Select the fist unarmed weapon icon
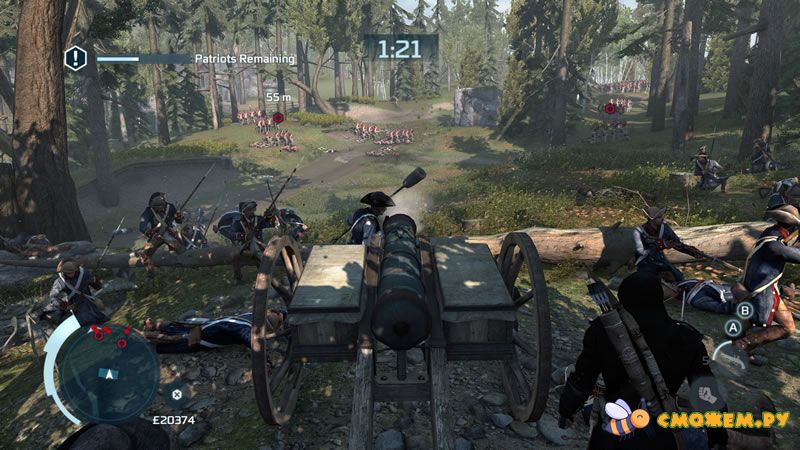The width and height of the screenshot is (800, 450). click(706, 391)
